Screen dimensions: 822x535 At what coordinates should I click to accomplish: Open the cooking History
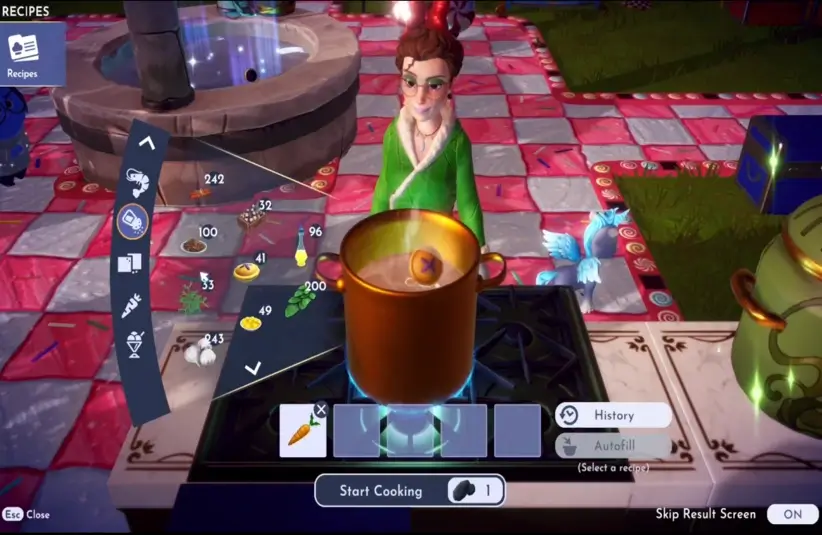tap(612, 415)
